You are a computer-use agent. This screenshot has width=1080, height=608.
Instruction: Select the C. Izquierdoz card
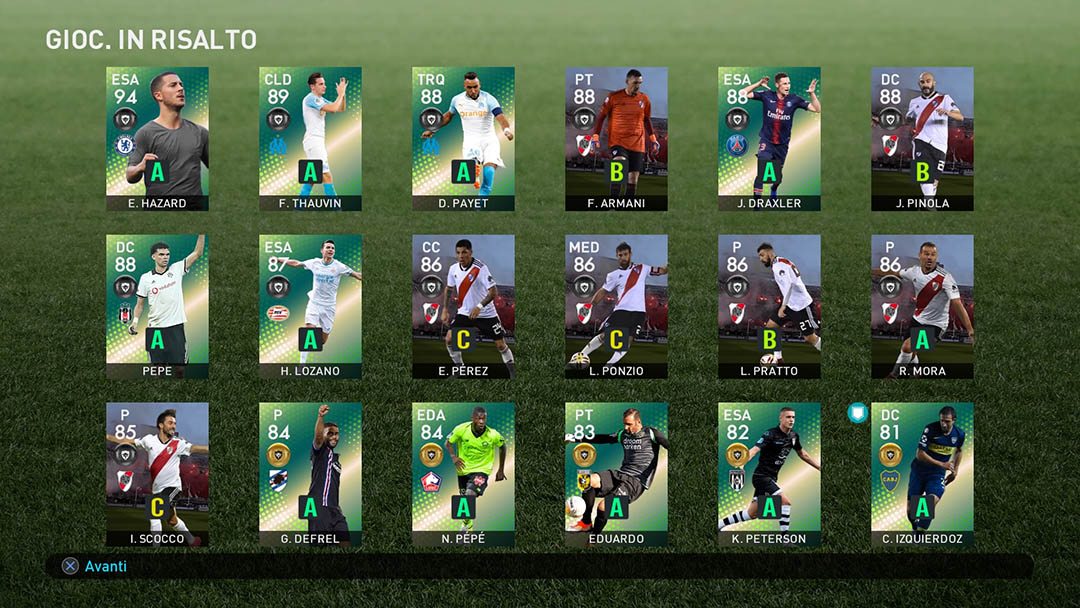(922, 474)
